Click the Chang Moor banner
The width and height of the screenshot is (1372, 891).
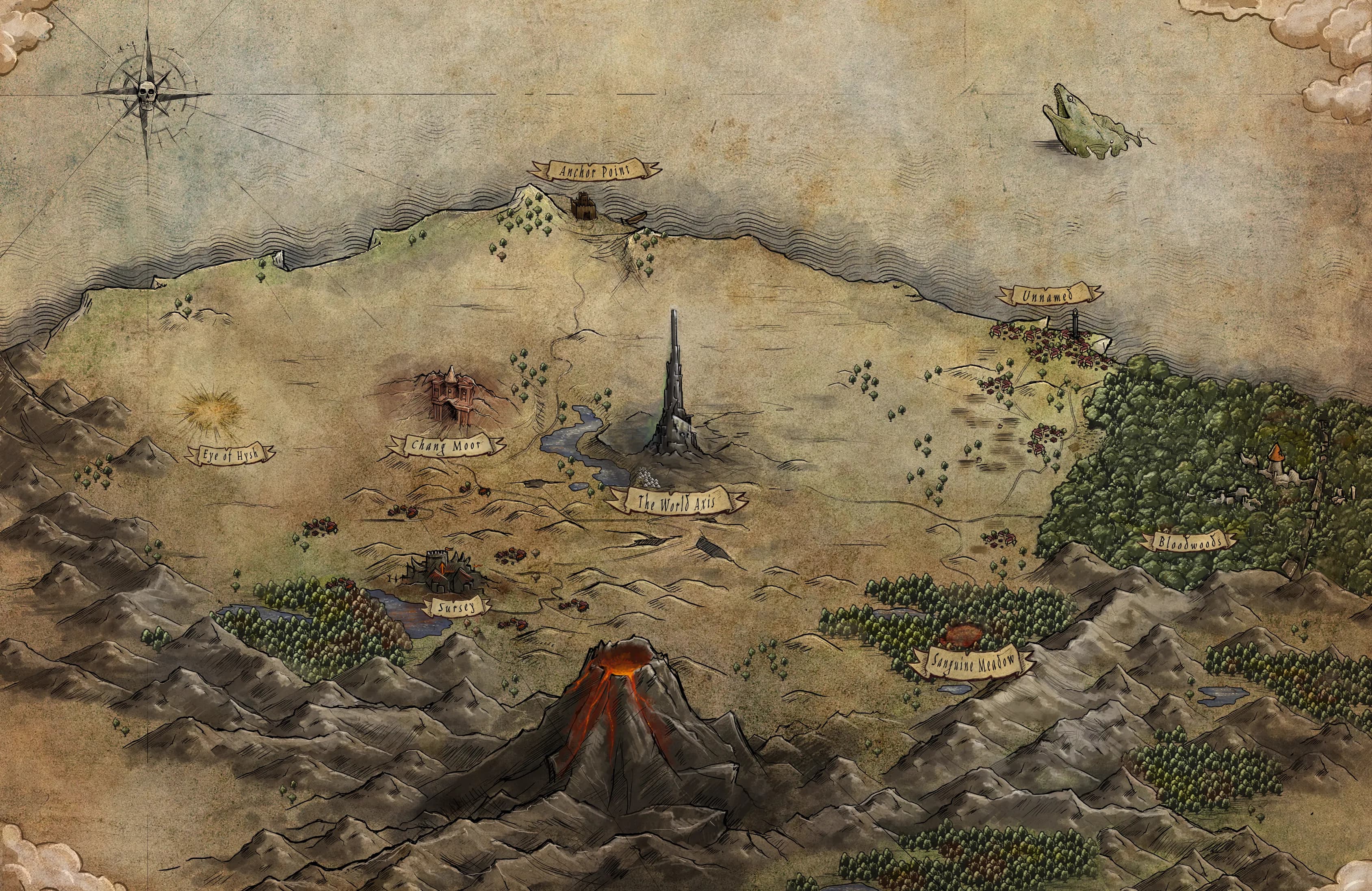447,445
